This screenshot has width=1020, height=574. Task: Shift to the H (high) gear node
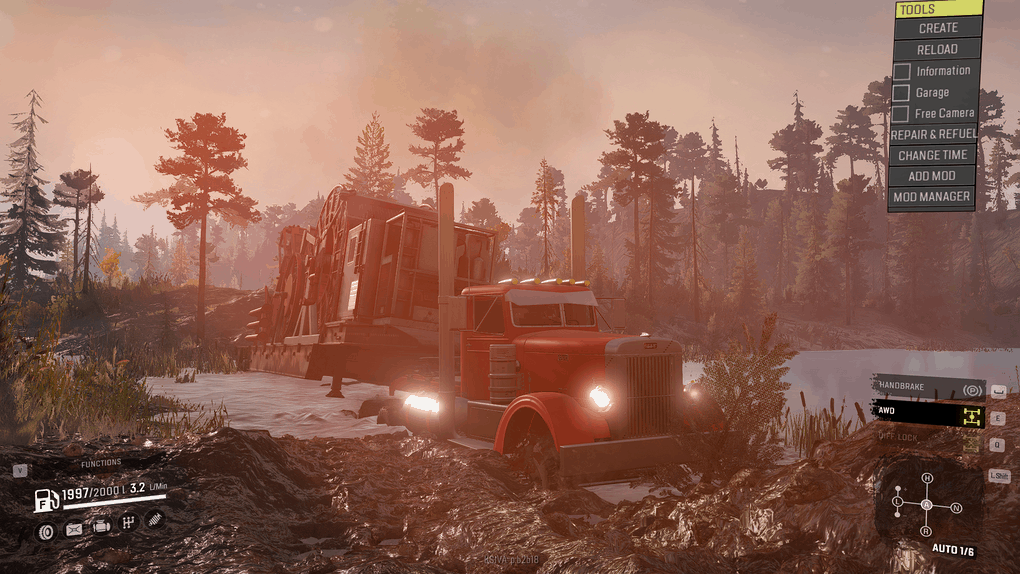pos(927,478)
